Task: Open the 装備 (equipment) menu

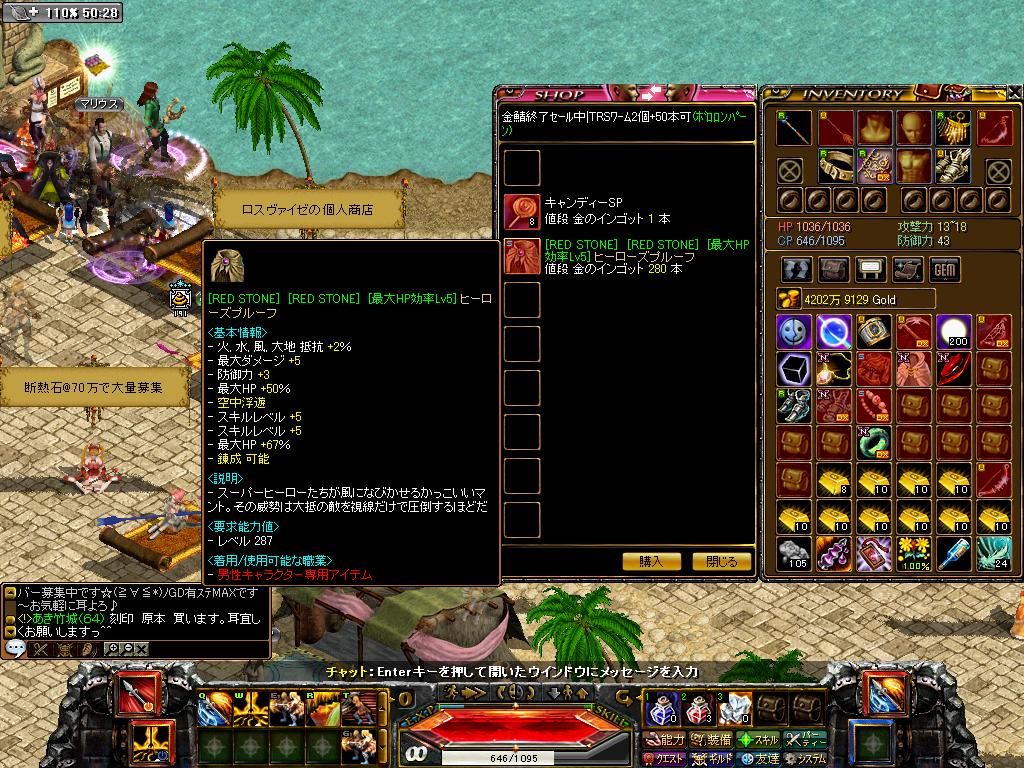Action: pos(712,740)
